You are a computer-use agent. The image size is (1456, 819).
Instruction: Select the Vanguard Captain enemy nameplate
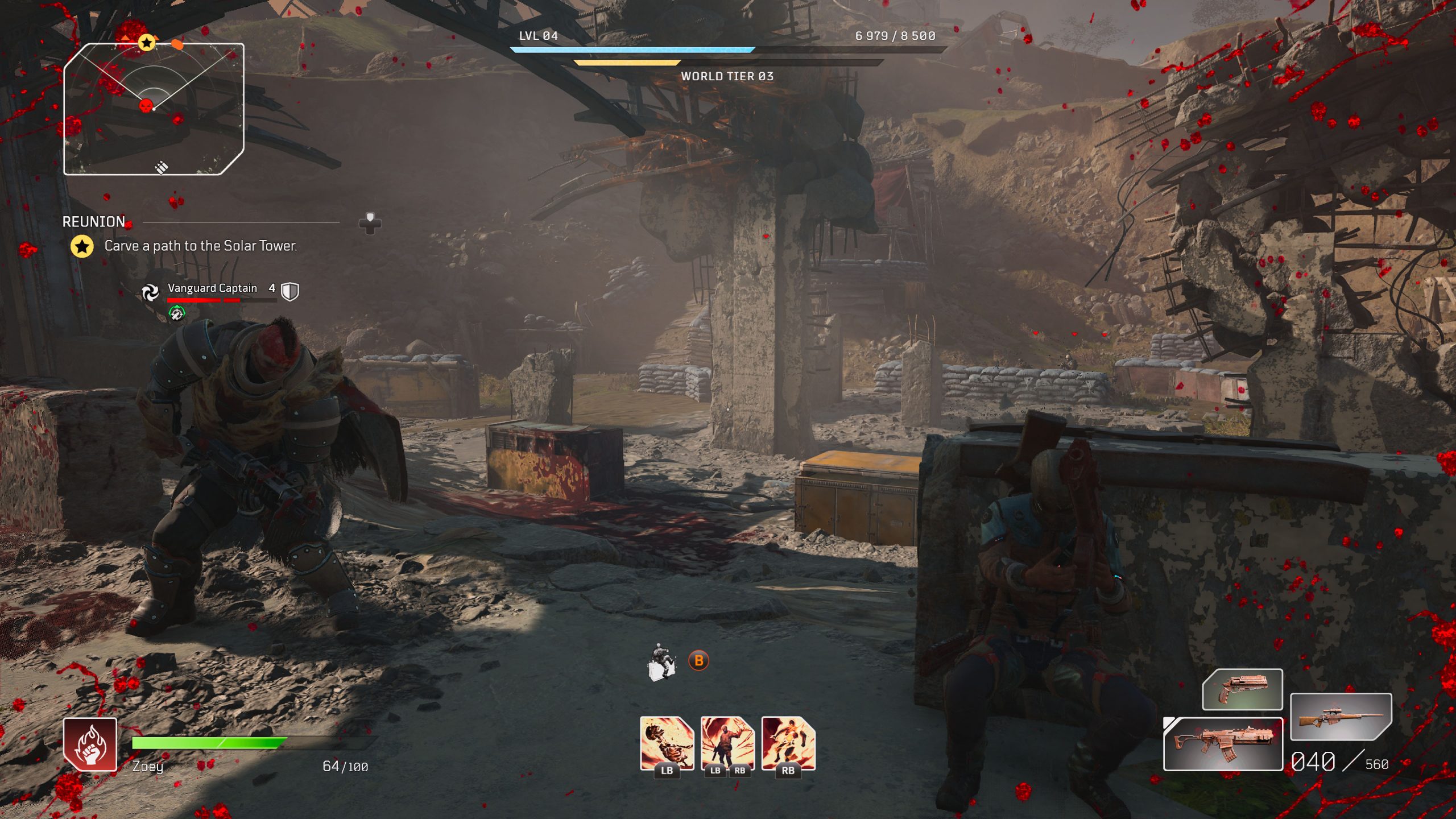212,288
